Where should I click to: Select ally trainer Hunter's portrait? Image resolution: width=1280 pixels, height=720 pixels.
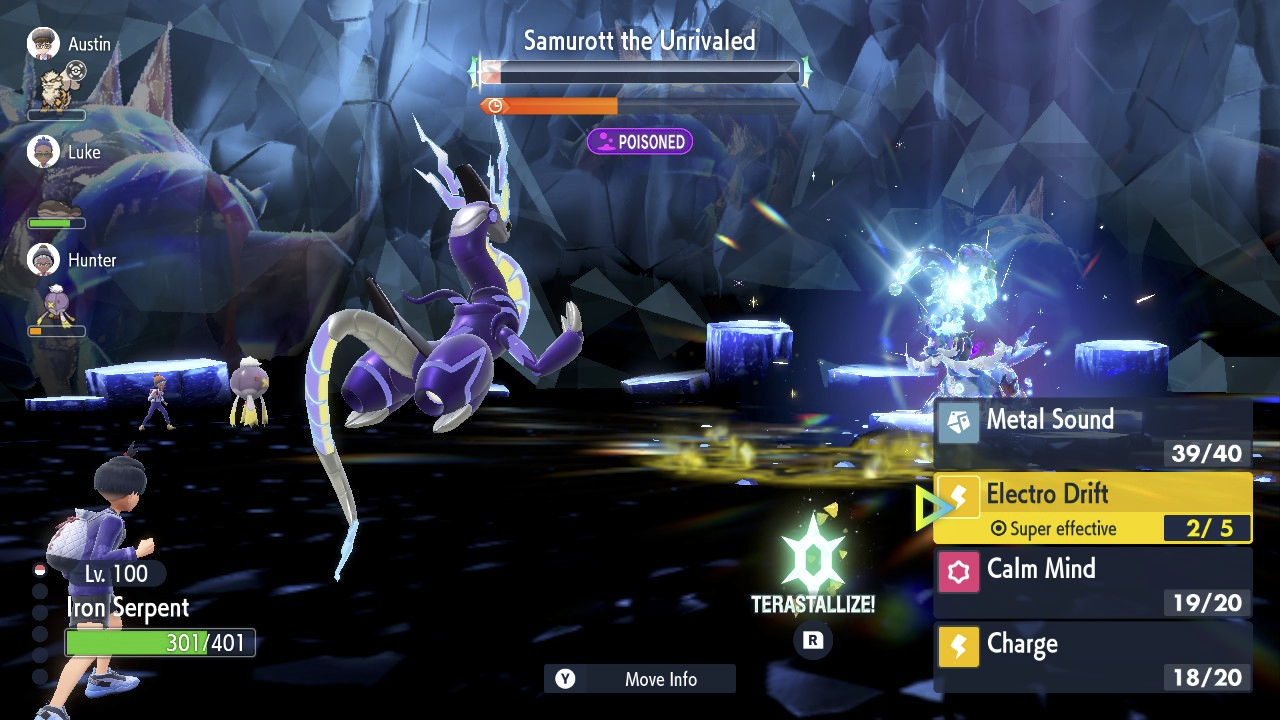(43, 260)
